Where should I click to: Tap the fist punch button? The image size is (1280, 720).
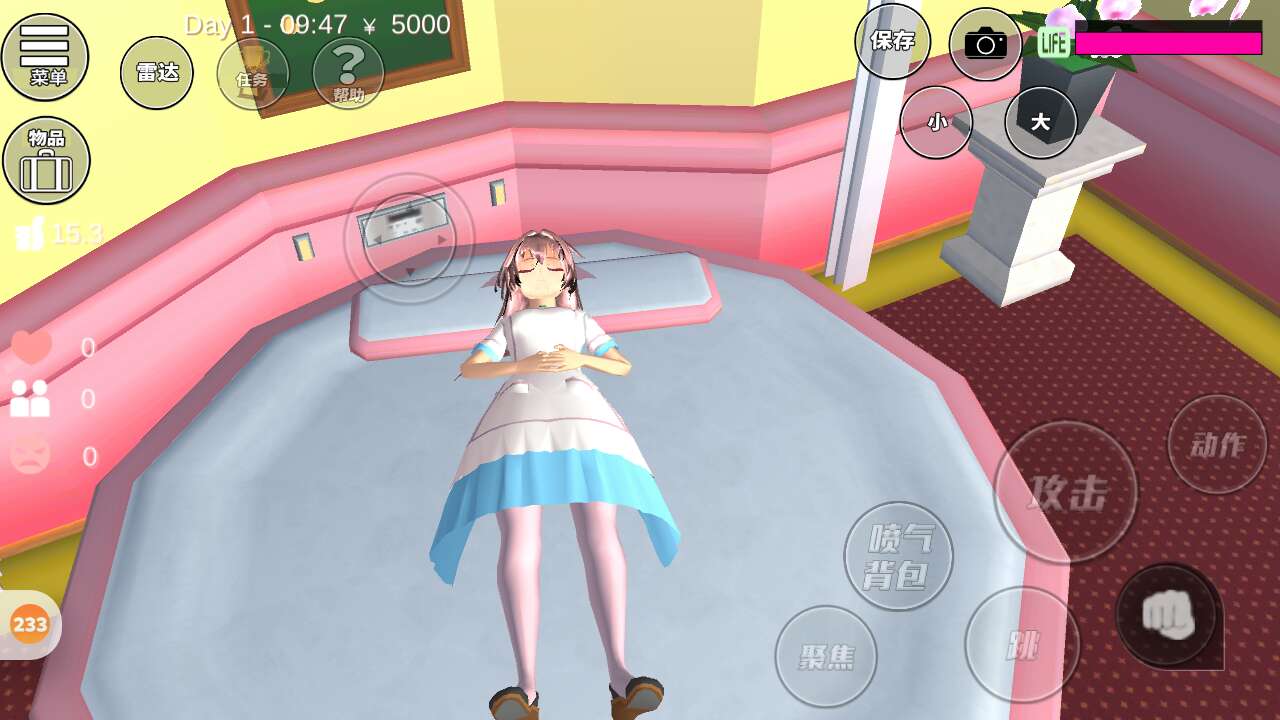1168,614
